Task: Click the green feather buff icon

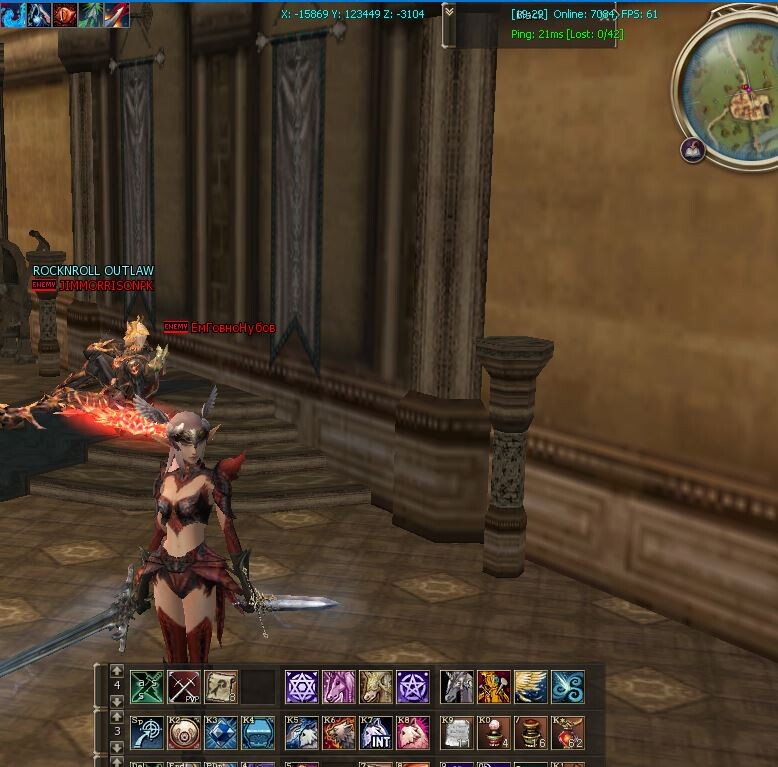Action: (91, 14)
